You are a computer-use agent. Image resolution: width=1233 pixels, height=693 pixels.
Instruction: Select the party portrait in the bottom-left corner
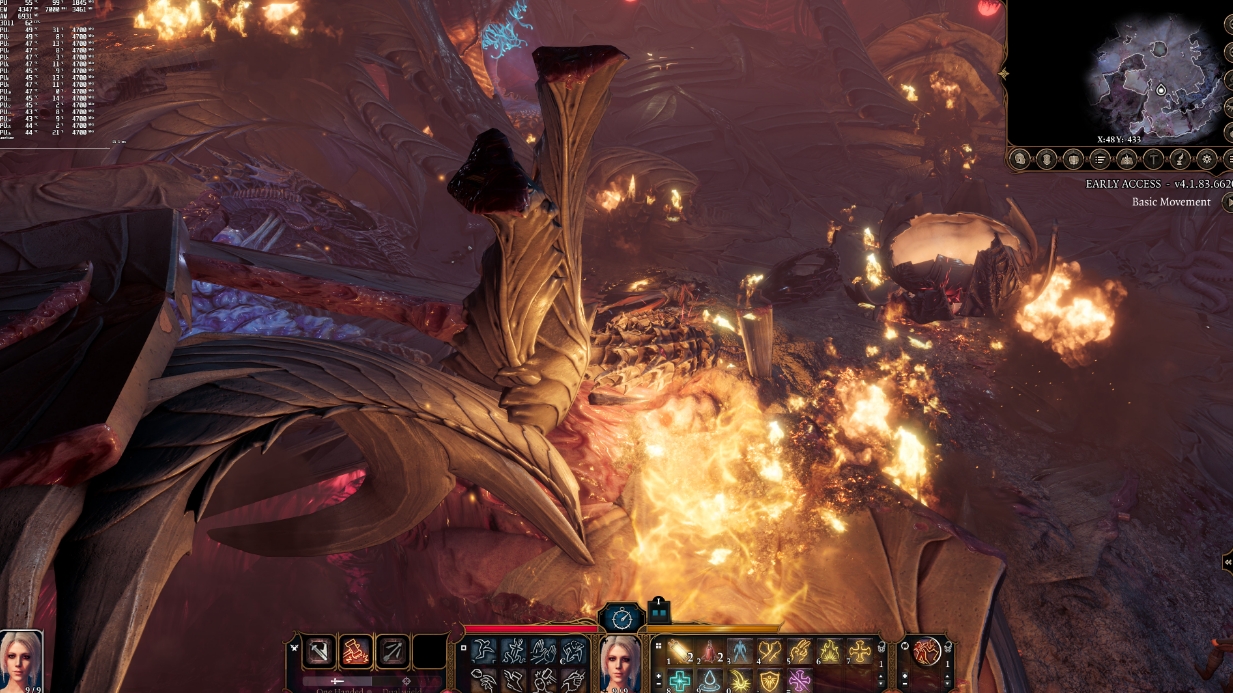click(21, 661)
